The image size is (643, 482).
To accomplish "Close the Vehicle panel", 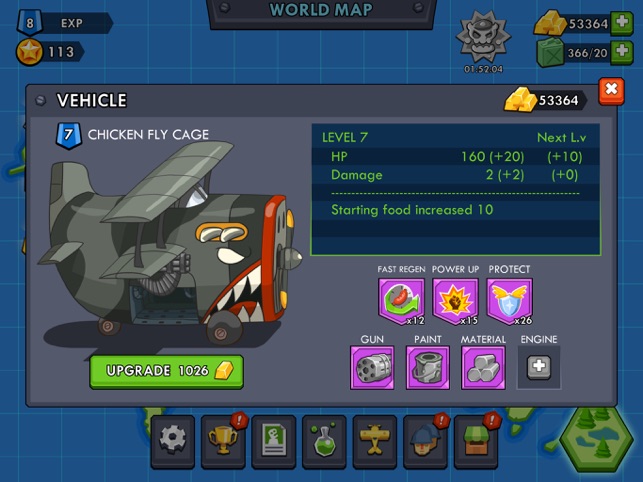I will coord(610,92).
